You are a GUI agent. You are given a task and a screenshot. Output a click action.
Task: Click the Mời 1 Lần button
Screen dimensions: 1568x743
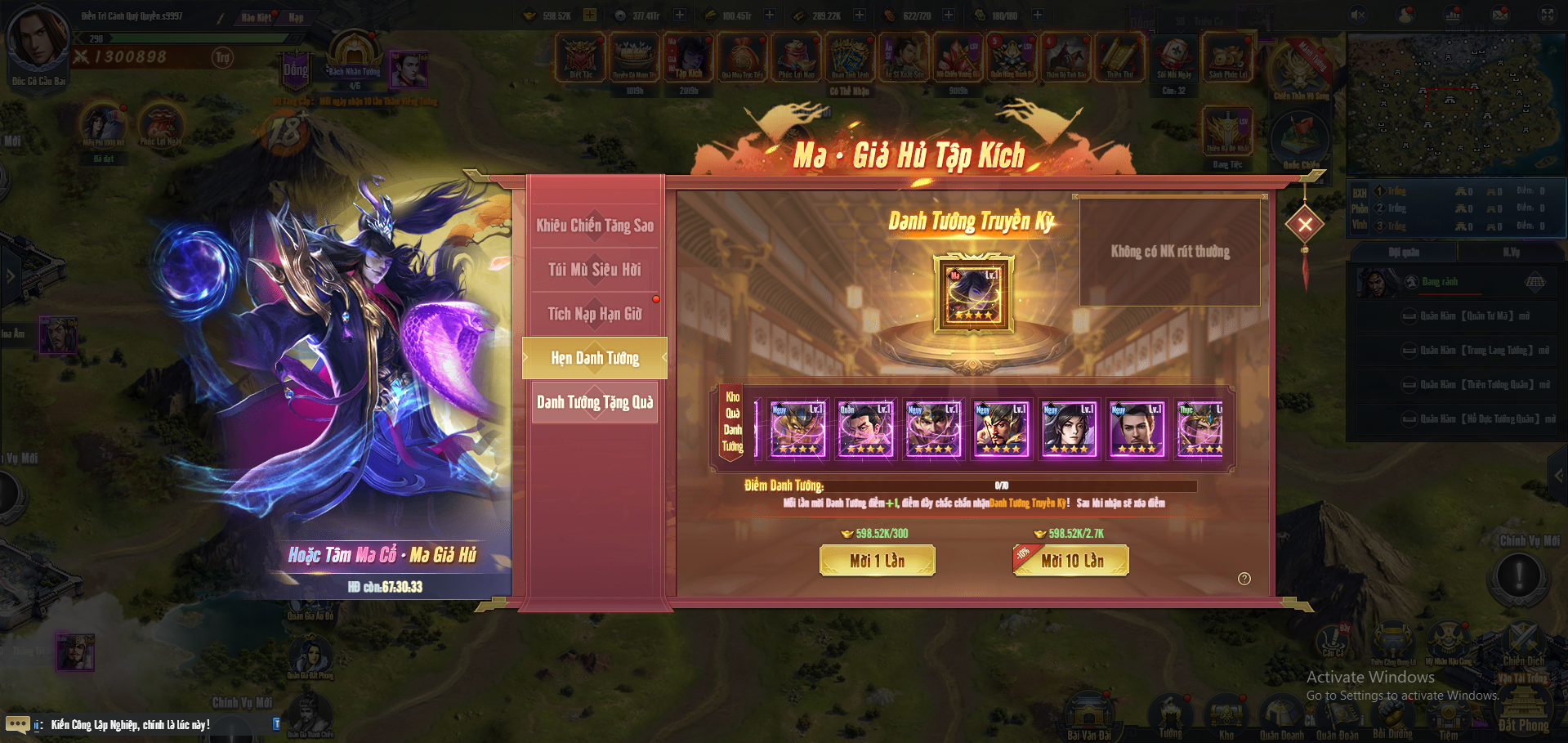[877, 561]
